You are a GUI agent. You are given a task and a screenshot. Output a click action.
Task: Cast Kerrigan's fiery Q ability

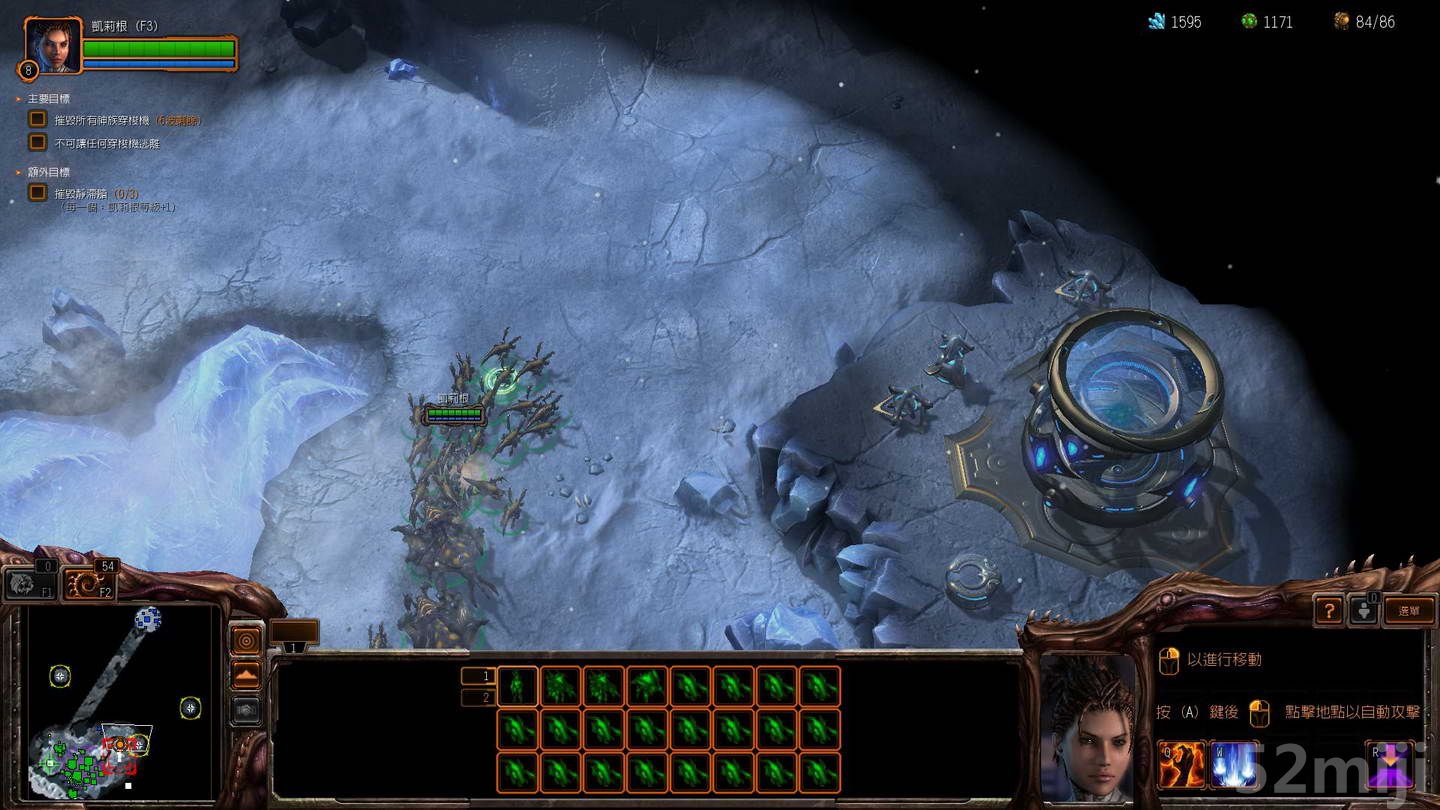pyautogui.click(x=1180, y=765)
